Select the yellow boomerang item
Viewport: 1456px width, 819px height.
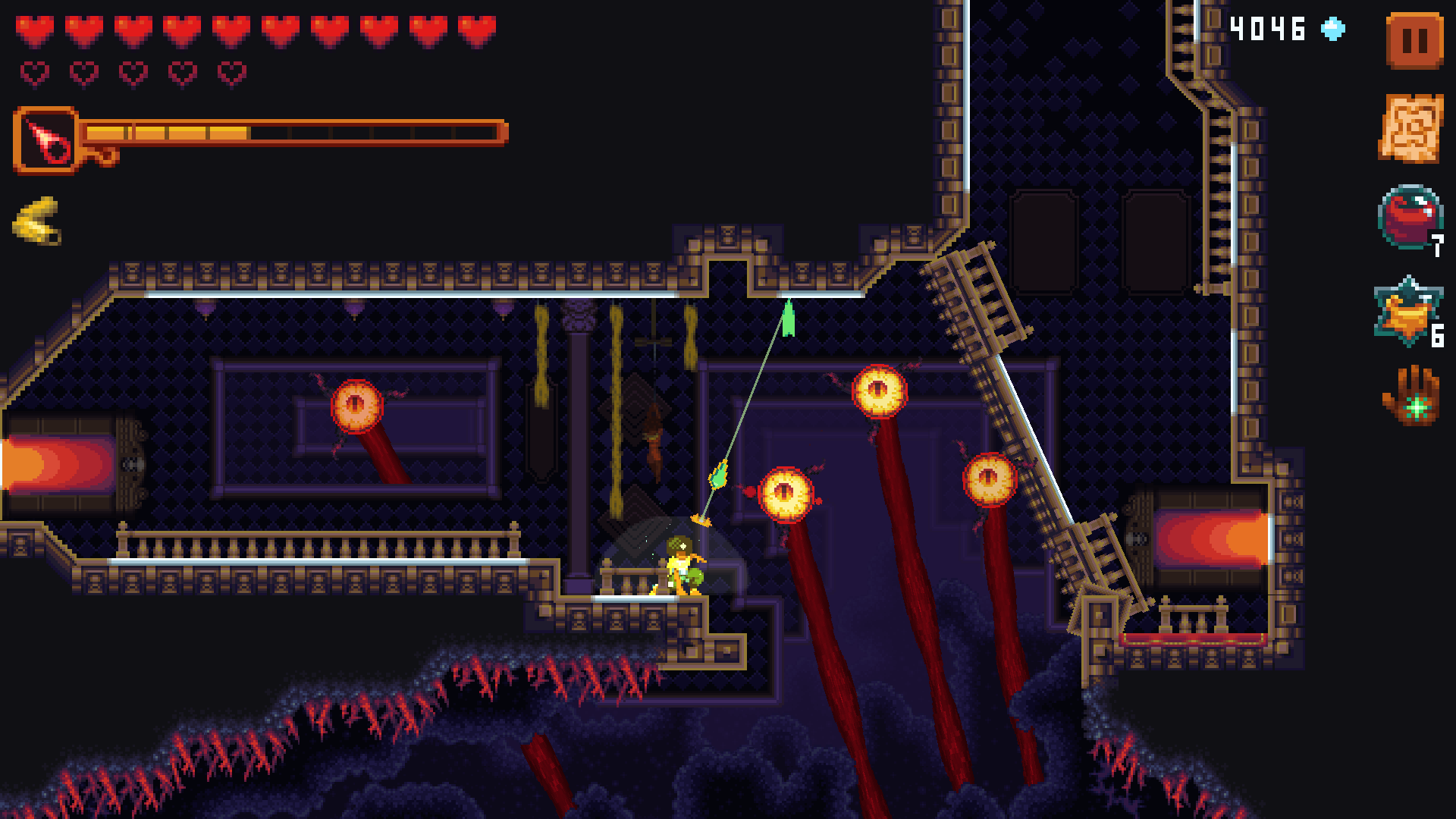38,220
